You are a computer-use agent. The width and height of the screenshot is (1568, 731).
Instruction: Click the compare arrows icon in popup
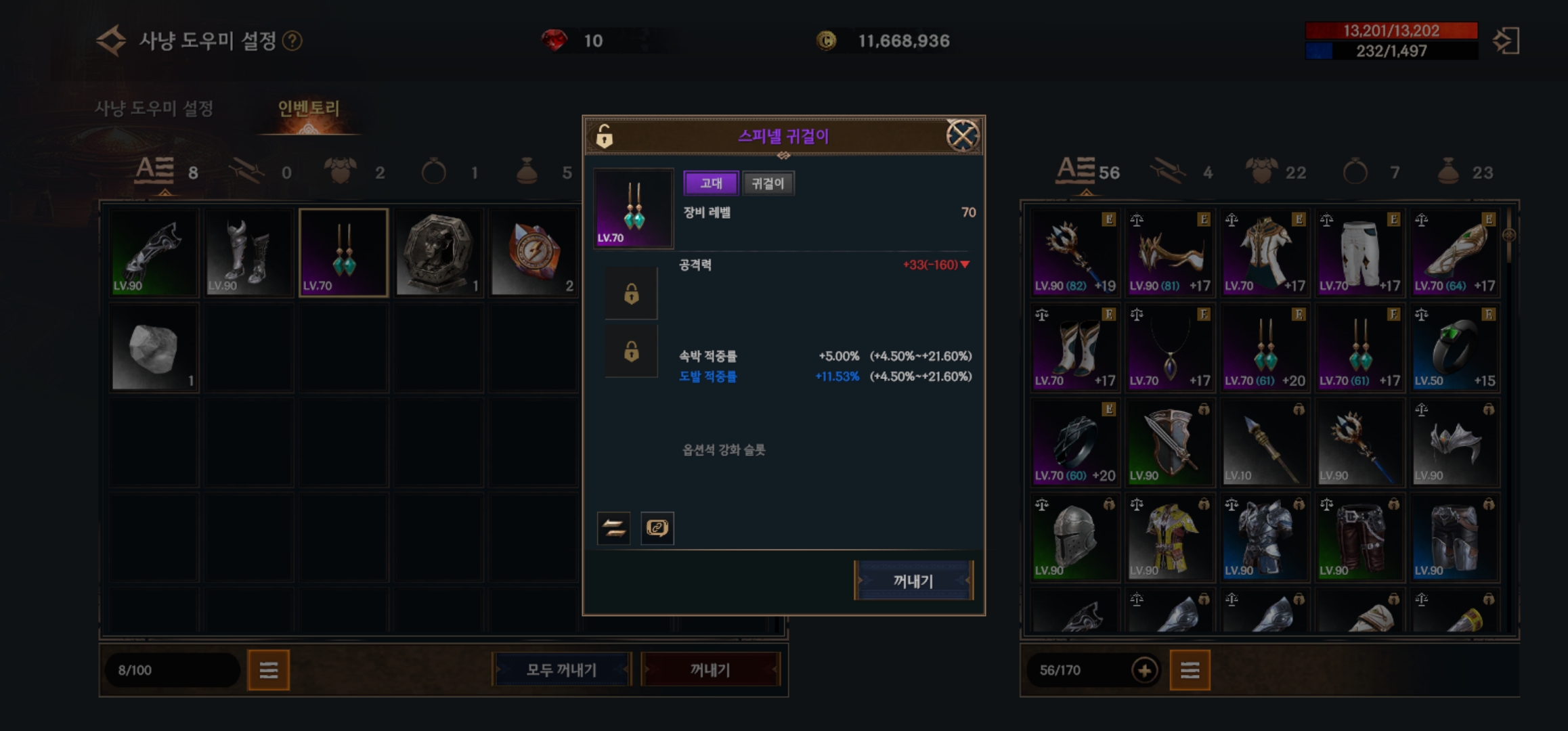pos(614,528)
